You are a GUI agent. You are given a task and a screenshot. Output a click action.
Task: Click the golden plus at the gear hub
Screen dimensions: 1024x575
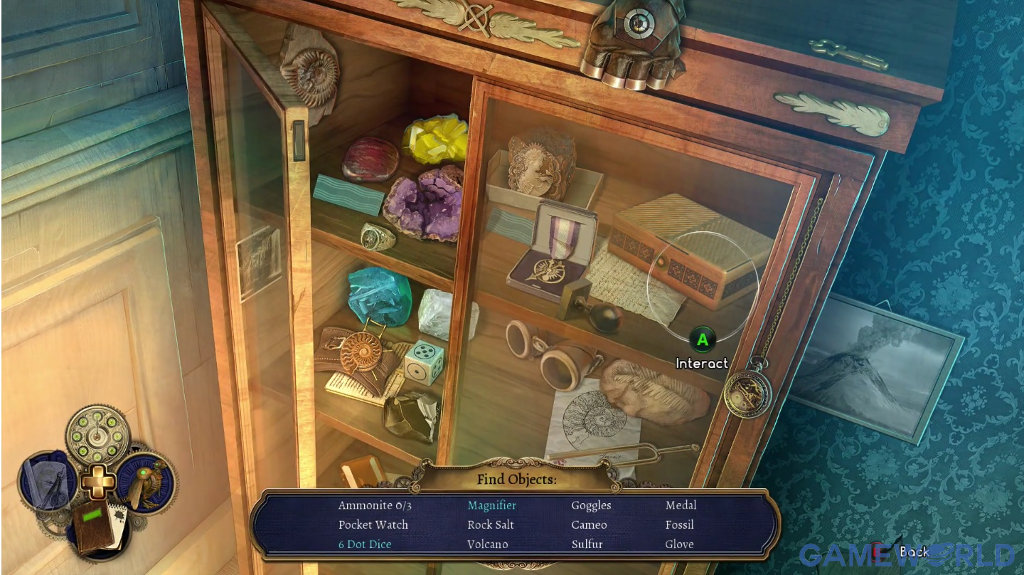tap(98, 482)
